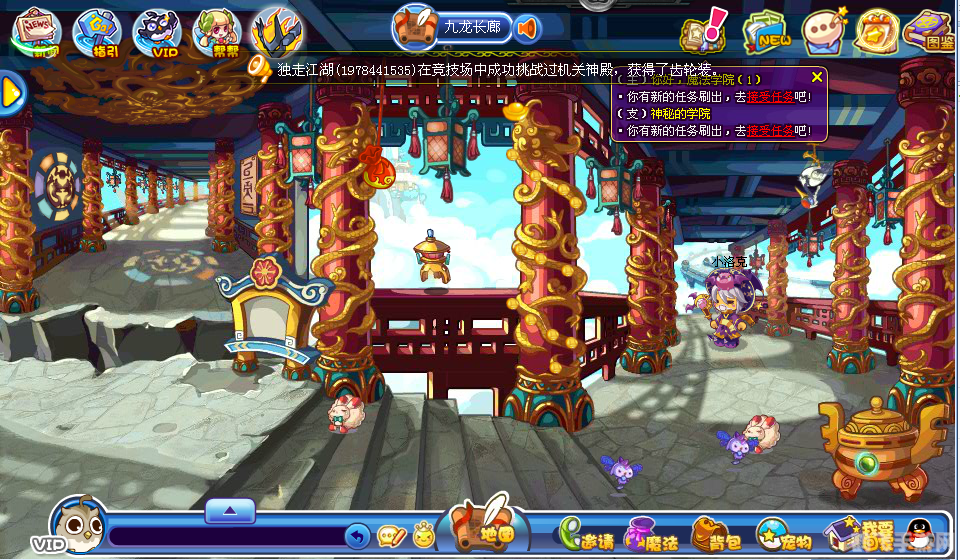Screen dimensions: 960x560
Task: Open the 指引 guide icon
Action: pyautogui.click(x=96, y=32)
